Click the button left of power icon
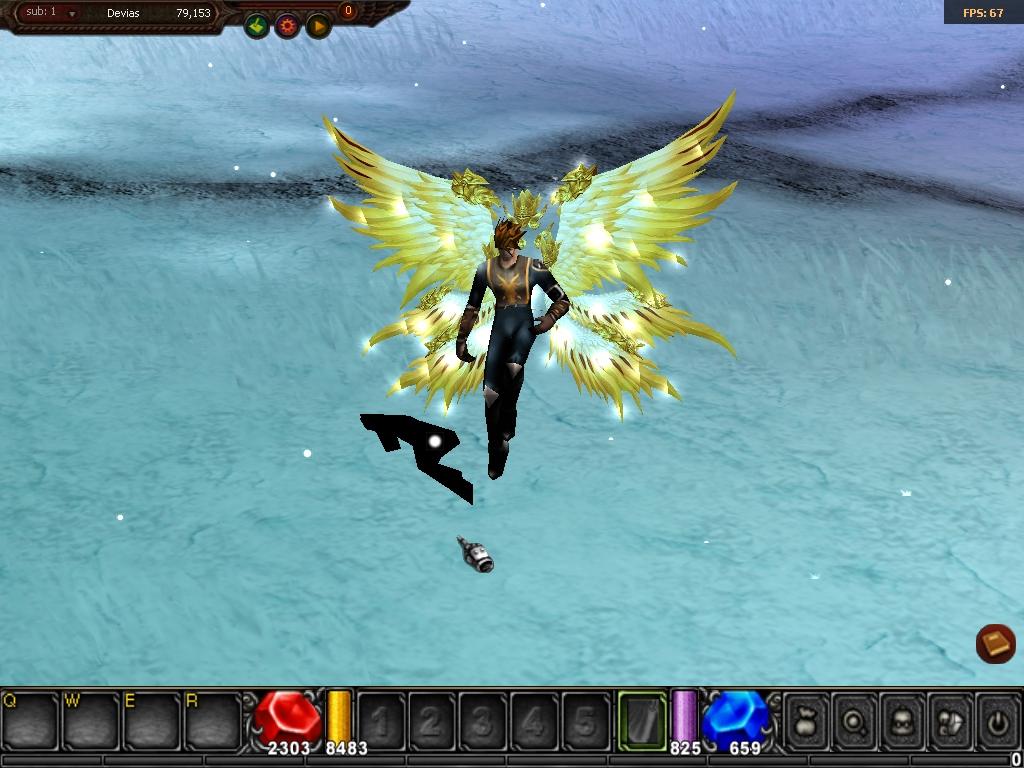This screenshot has height=768, width=1024. coord(950,720)
